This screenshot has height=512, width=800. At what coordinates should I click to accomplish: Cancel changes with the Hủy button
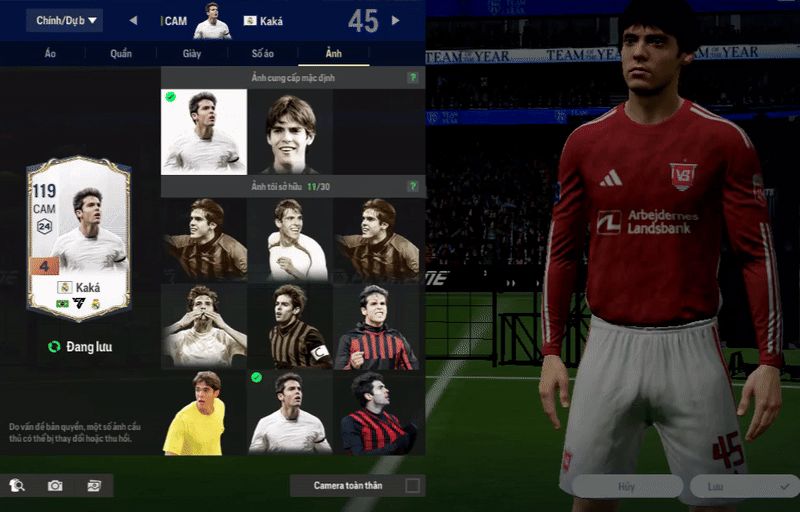[x=626, y=486]
